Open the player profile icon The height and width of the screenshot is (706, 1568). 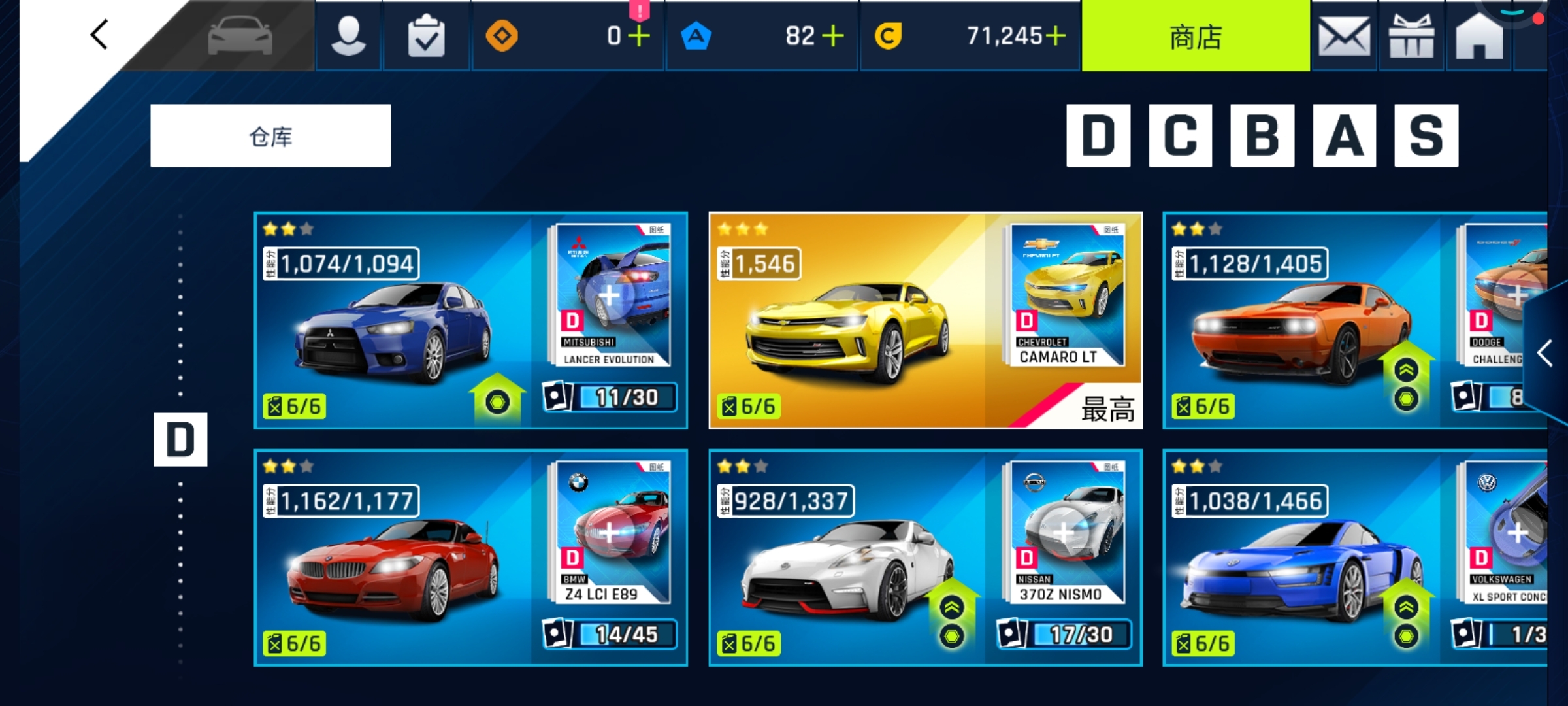(348, 36)
